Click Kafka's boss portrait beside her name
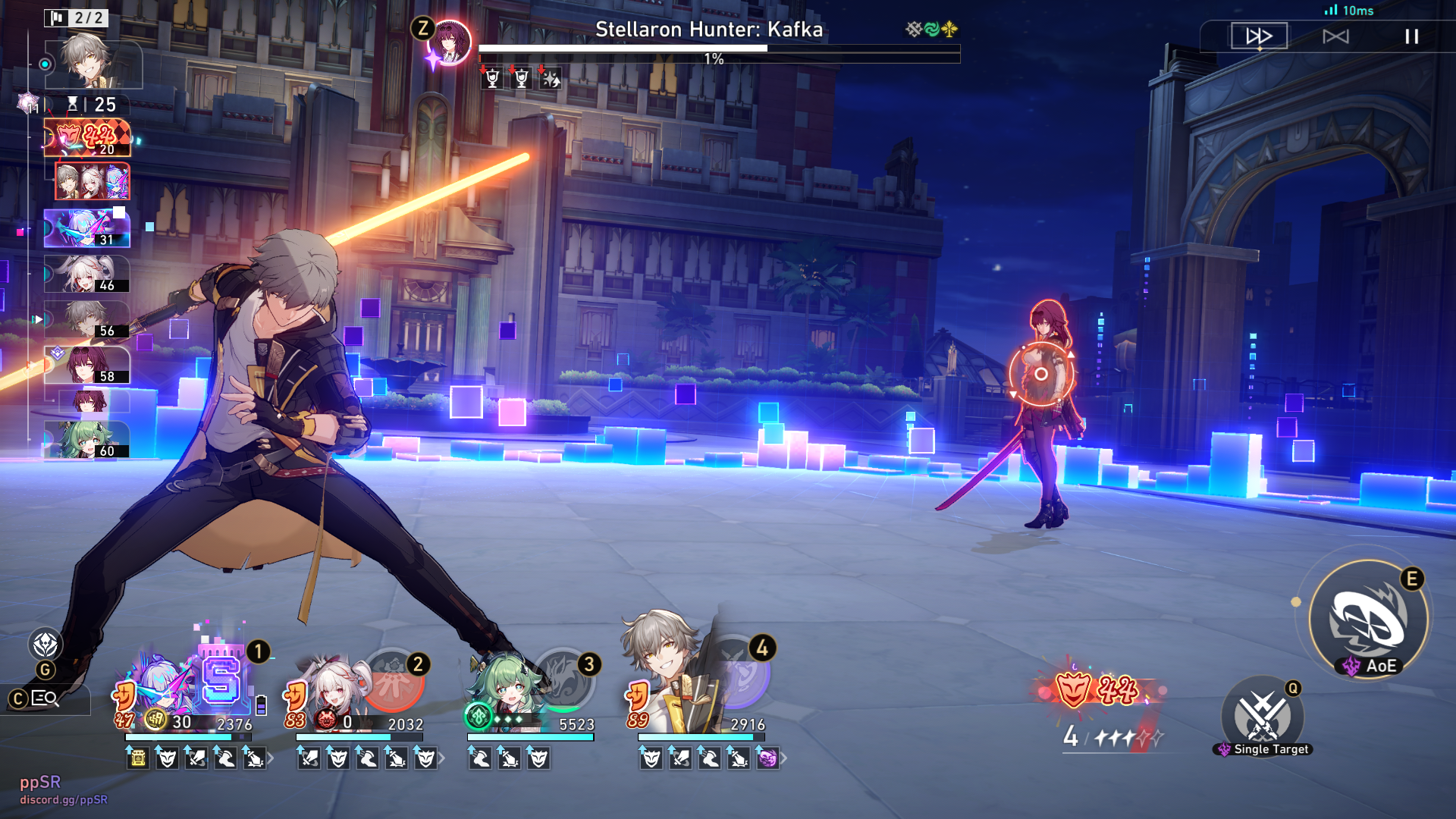 pos(450,42)
